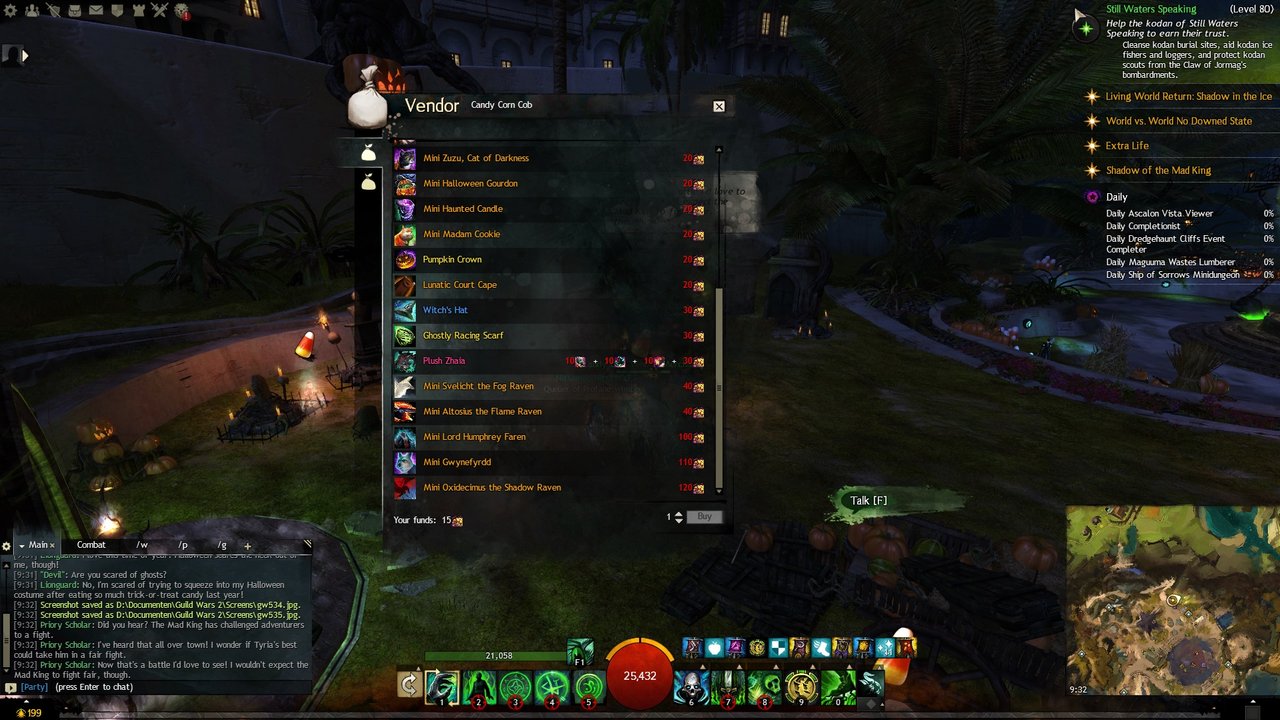Select Mini Oxidecimus the Shadow Raven
1280x720 pixels.
pos(492,488)
